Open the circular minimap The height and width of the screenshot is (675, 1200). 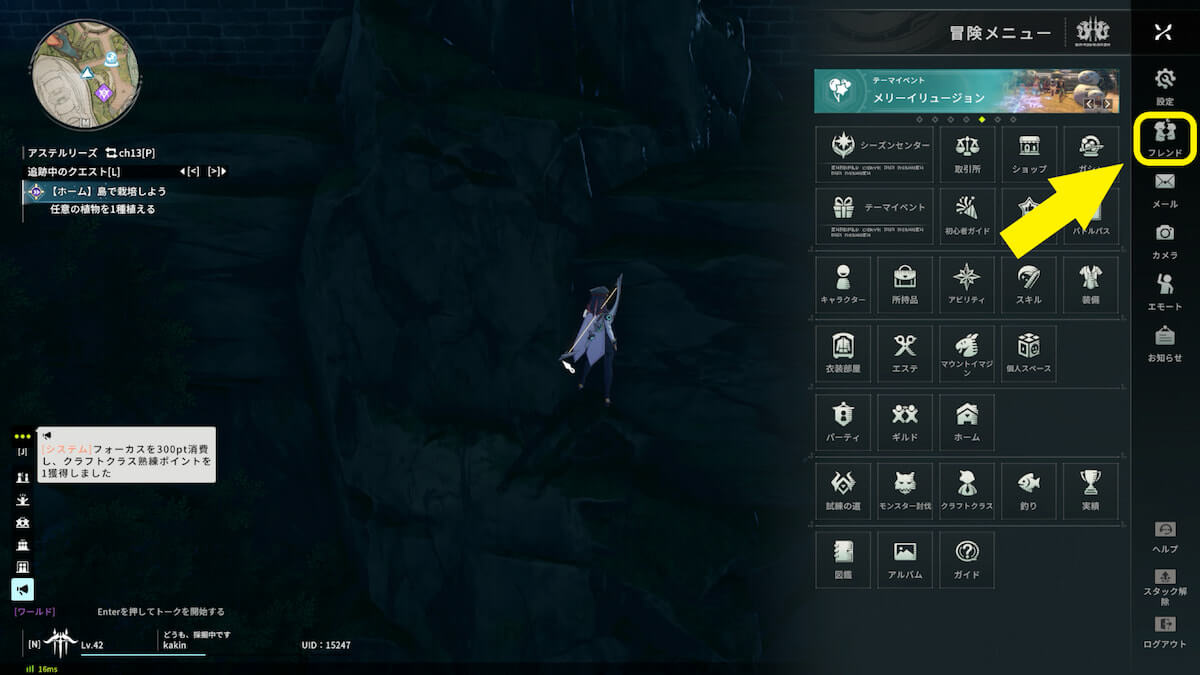[83, 75]
